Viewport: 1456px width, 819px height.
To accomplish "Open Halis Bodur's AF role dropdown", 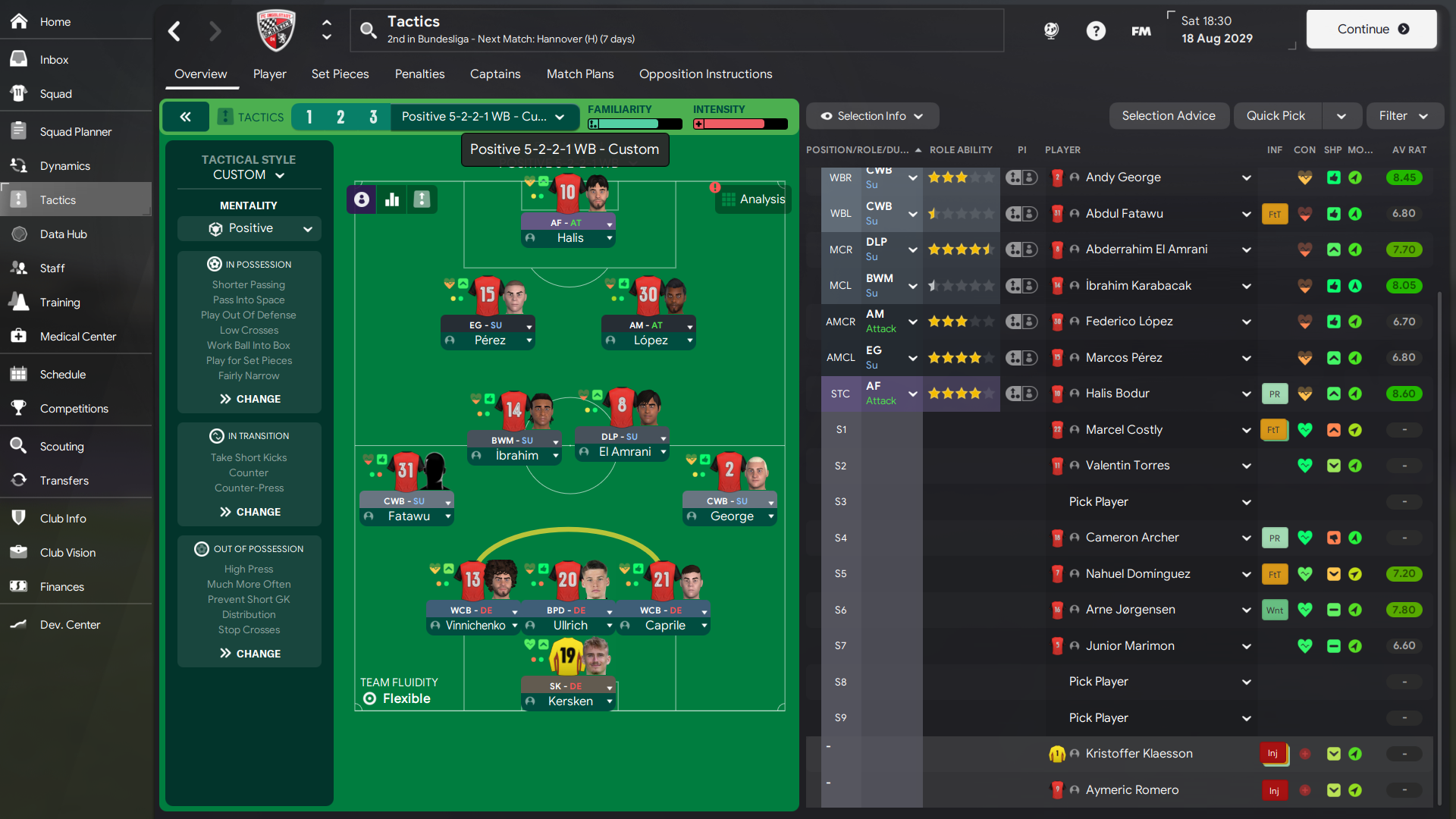I will [x=912, y=394].
